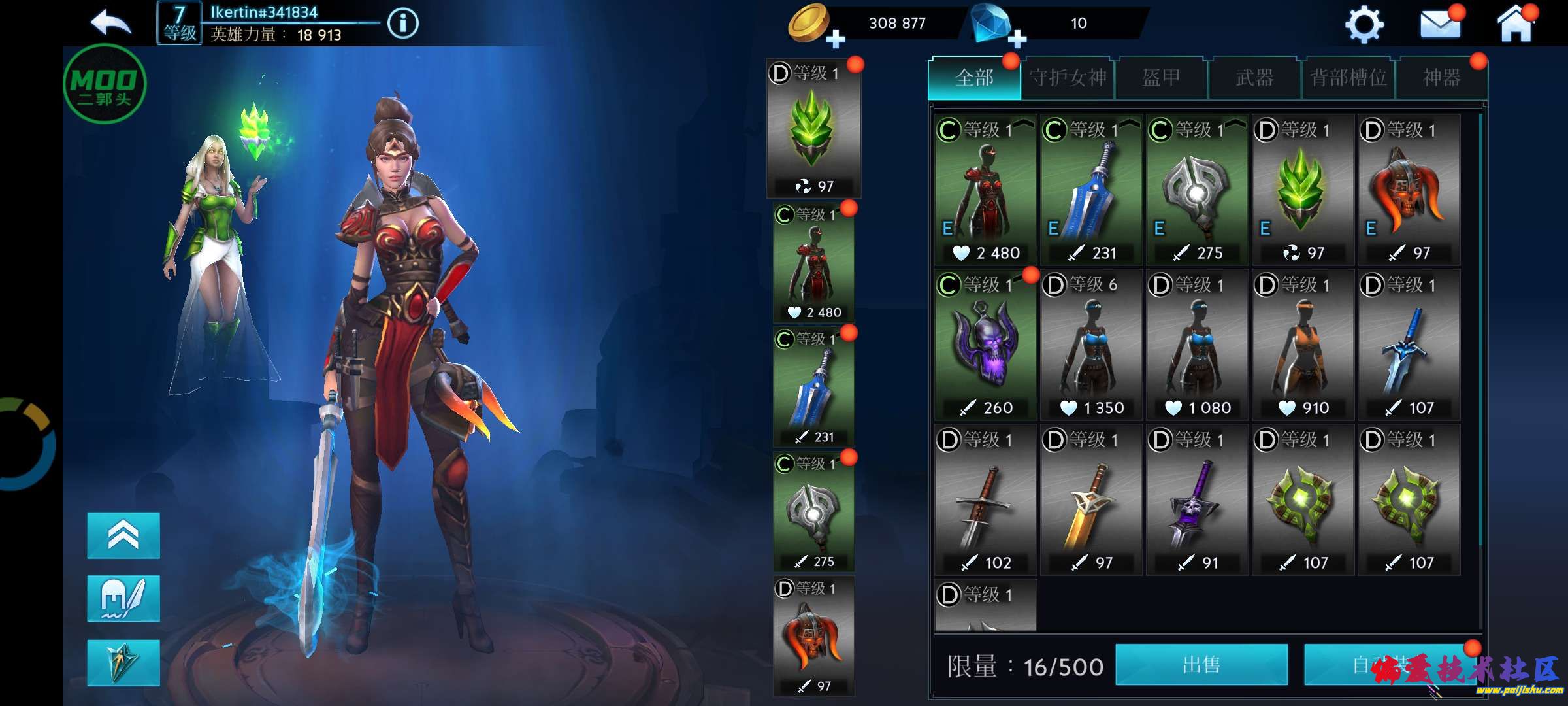
Task: Tap the double up-arrow upgrade button
Action: tap(123, 535)
